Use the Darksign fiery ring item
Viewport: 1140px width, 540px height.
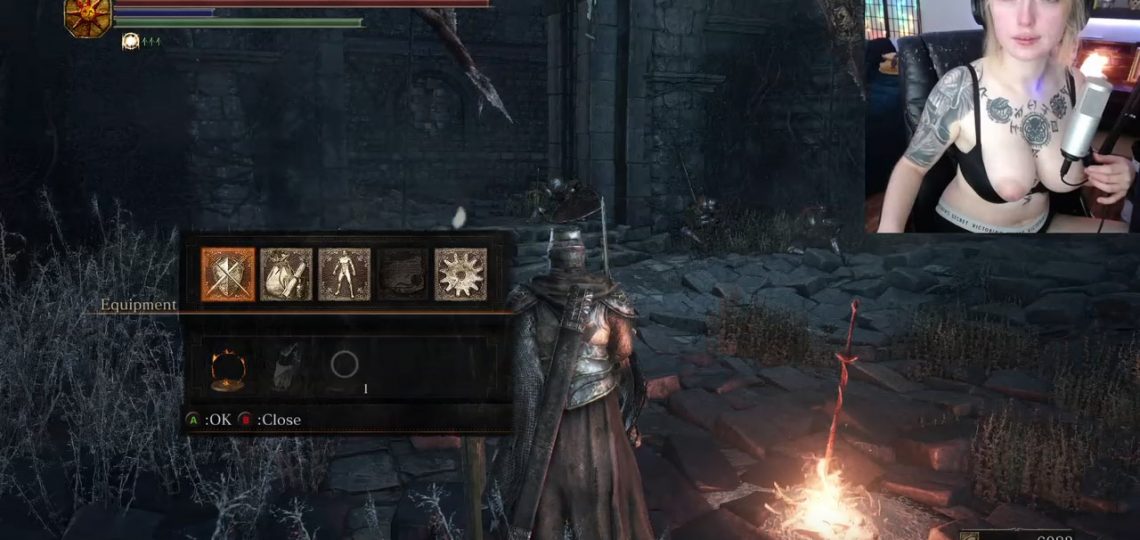pyautogui.click(x=228, y=370)
